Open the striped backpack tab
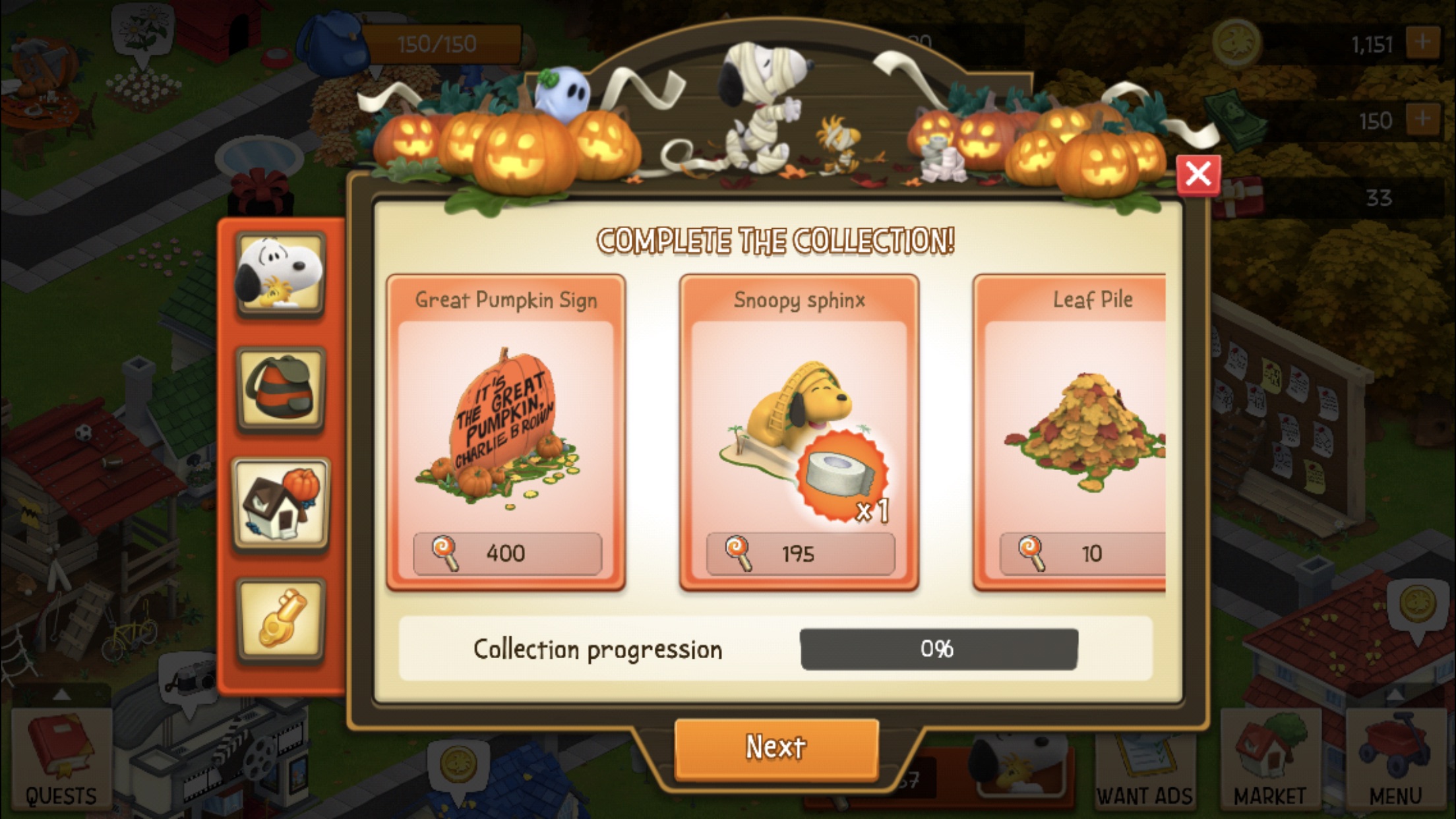This screenshot has width=1456, height=819. (281, 390)
